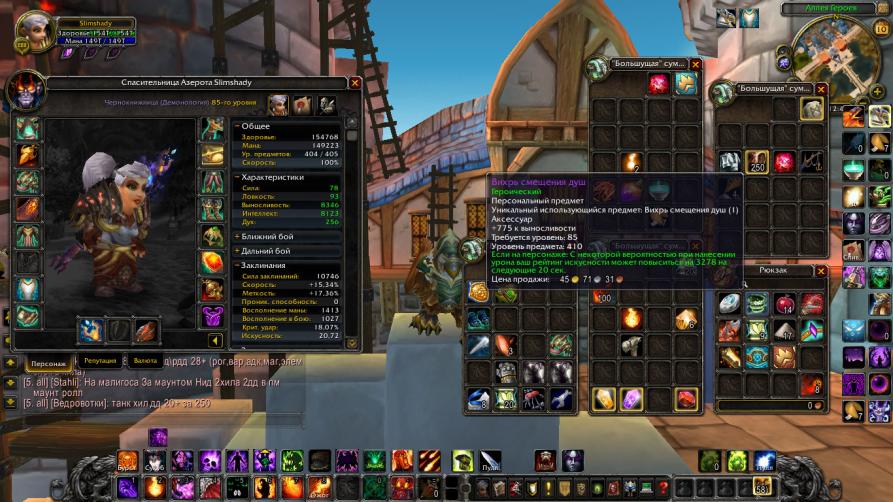Close the Рюкзак backpack window
893x502 pixels.
click(822, 270)
